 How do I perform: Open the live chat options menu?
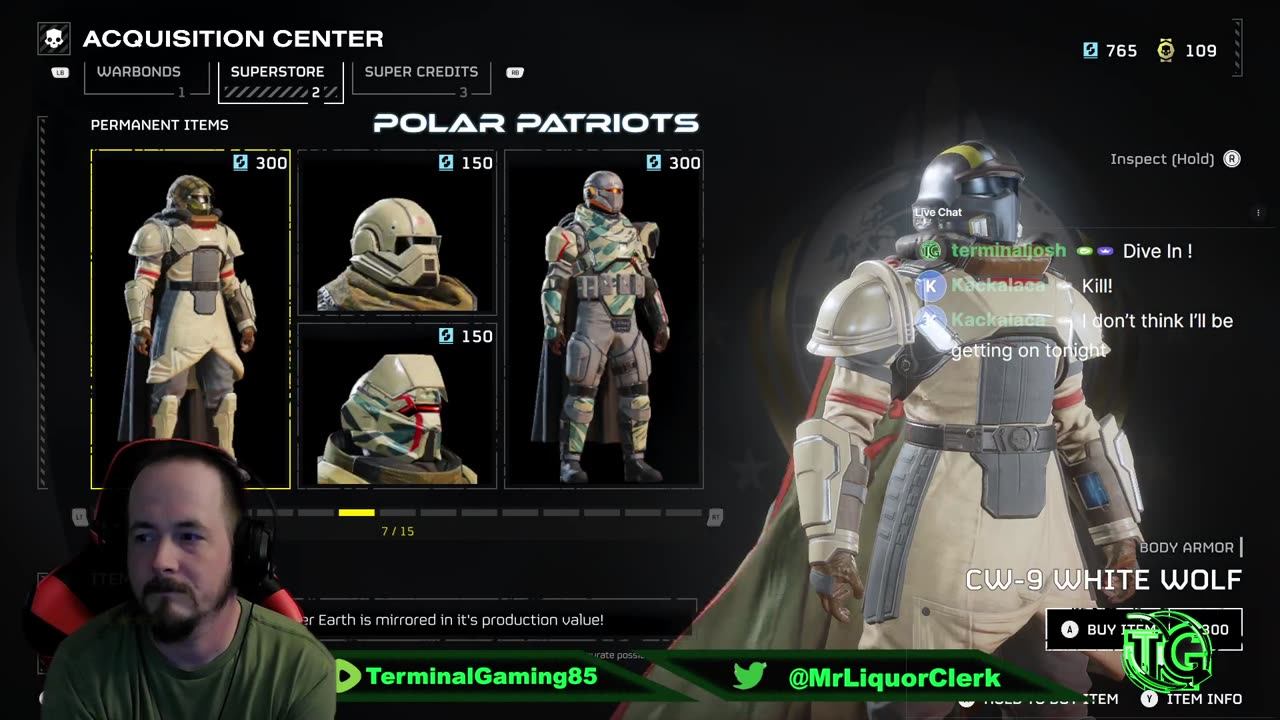tap(1258, 212)
